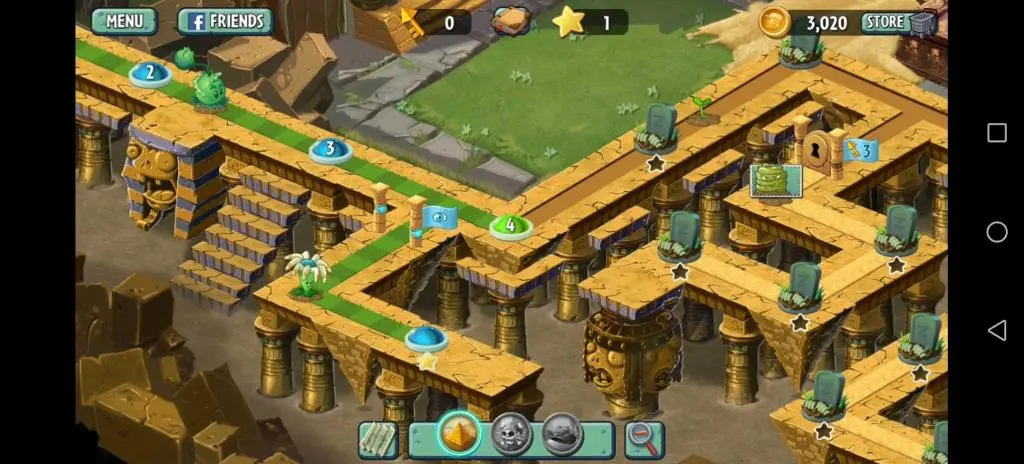Tap the brown map icon beside the star counter
This screenshot has height=464, width=1024.
tap(510, 21)
